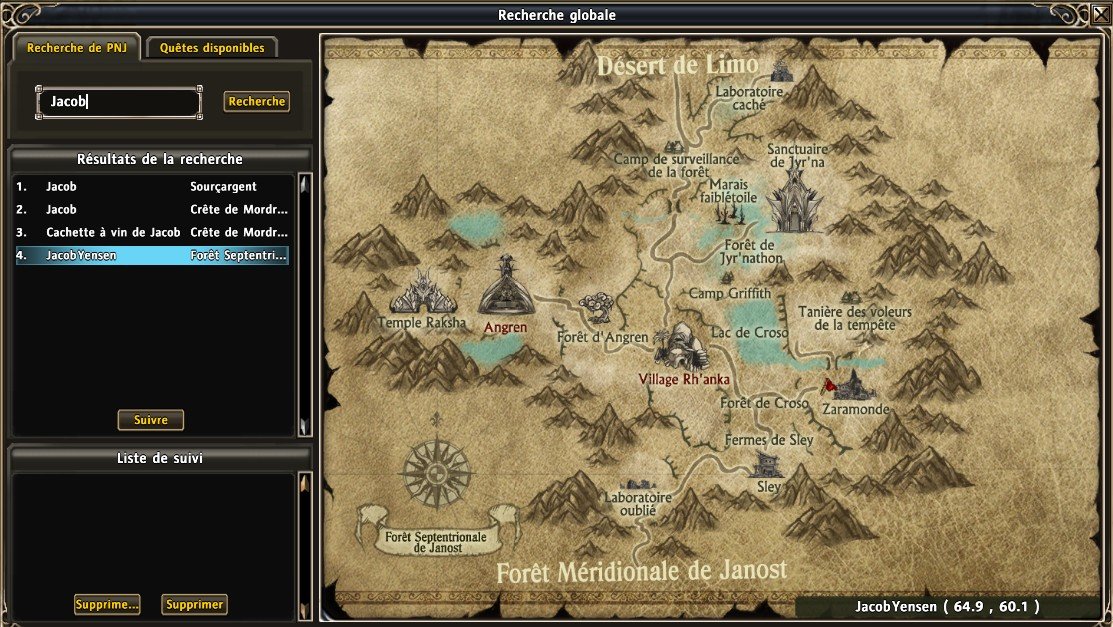
Task: Click the Supprimer button in tracking list
Action: (x=196, y=604)
